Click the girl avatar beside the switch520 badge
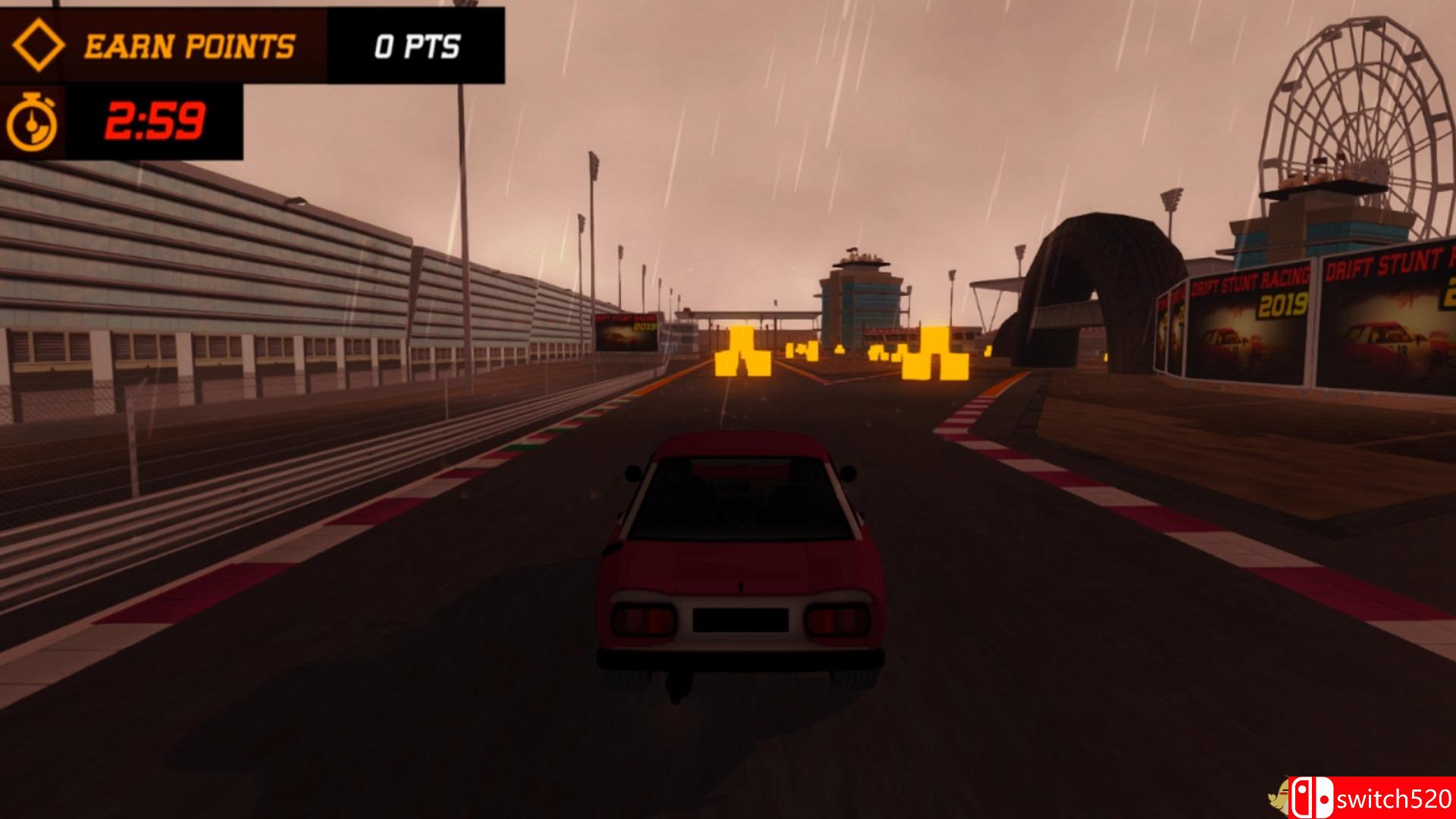 1277,796
